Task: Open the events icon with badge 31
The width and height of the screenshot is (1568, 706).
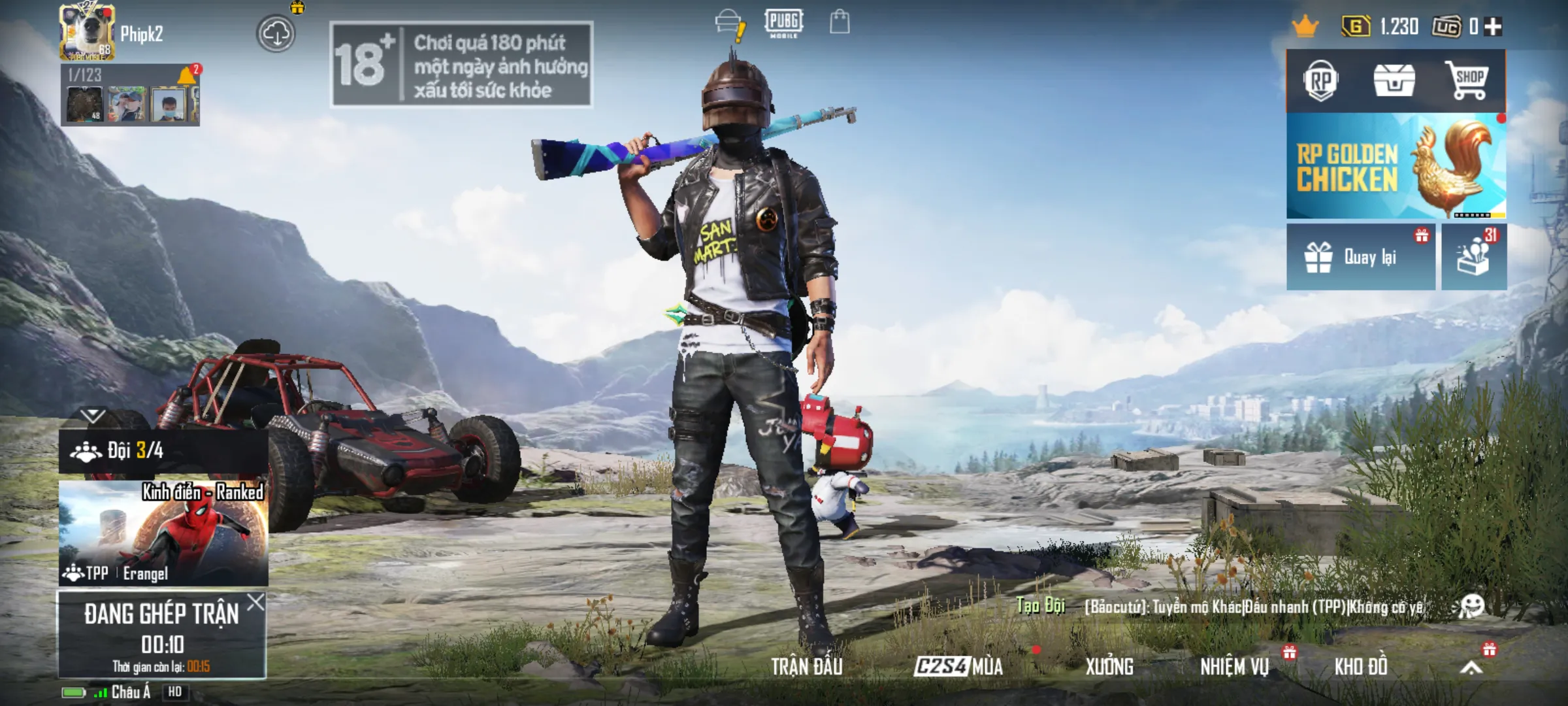Action: coord(1474,257)
